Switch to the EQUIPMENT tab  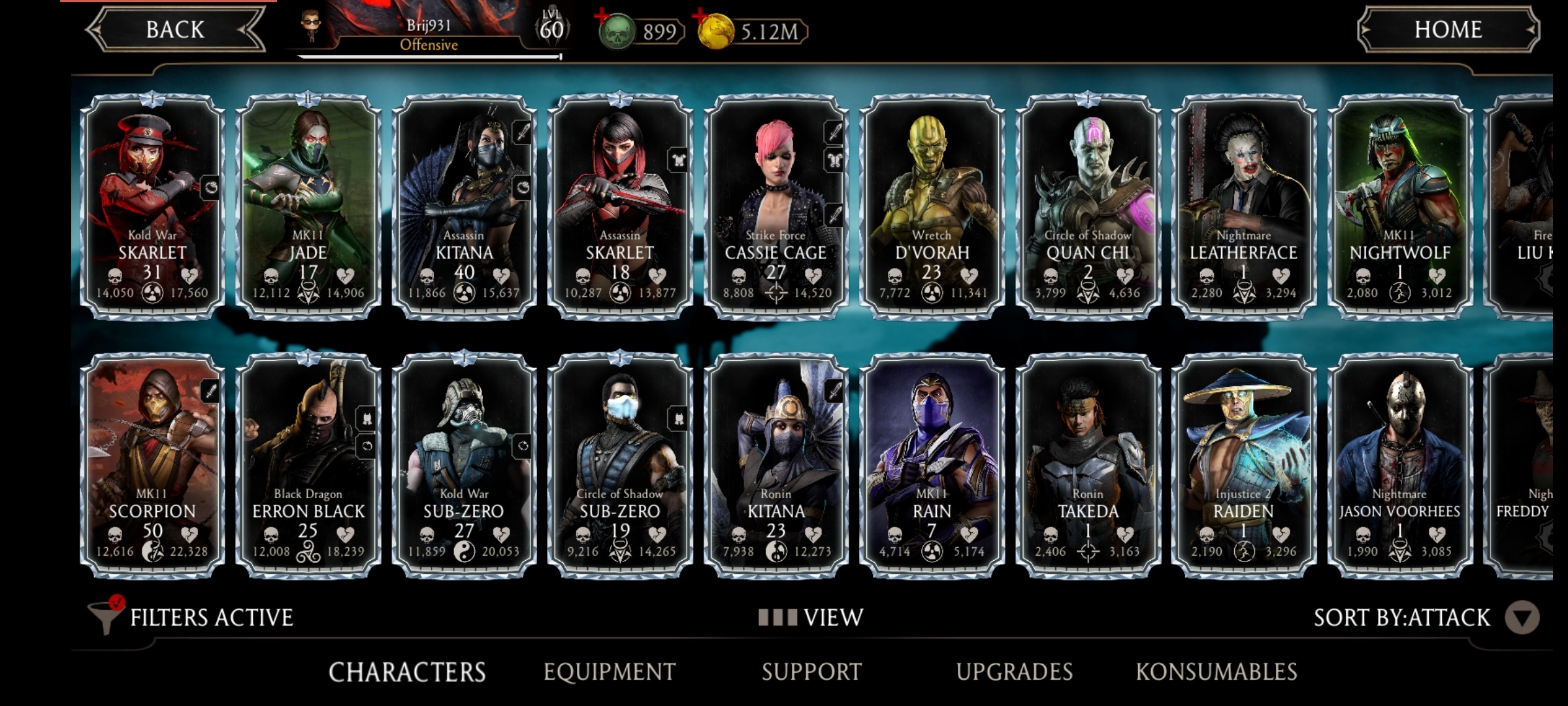pyautogui.click(x=609, y=671)
